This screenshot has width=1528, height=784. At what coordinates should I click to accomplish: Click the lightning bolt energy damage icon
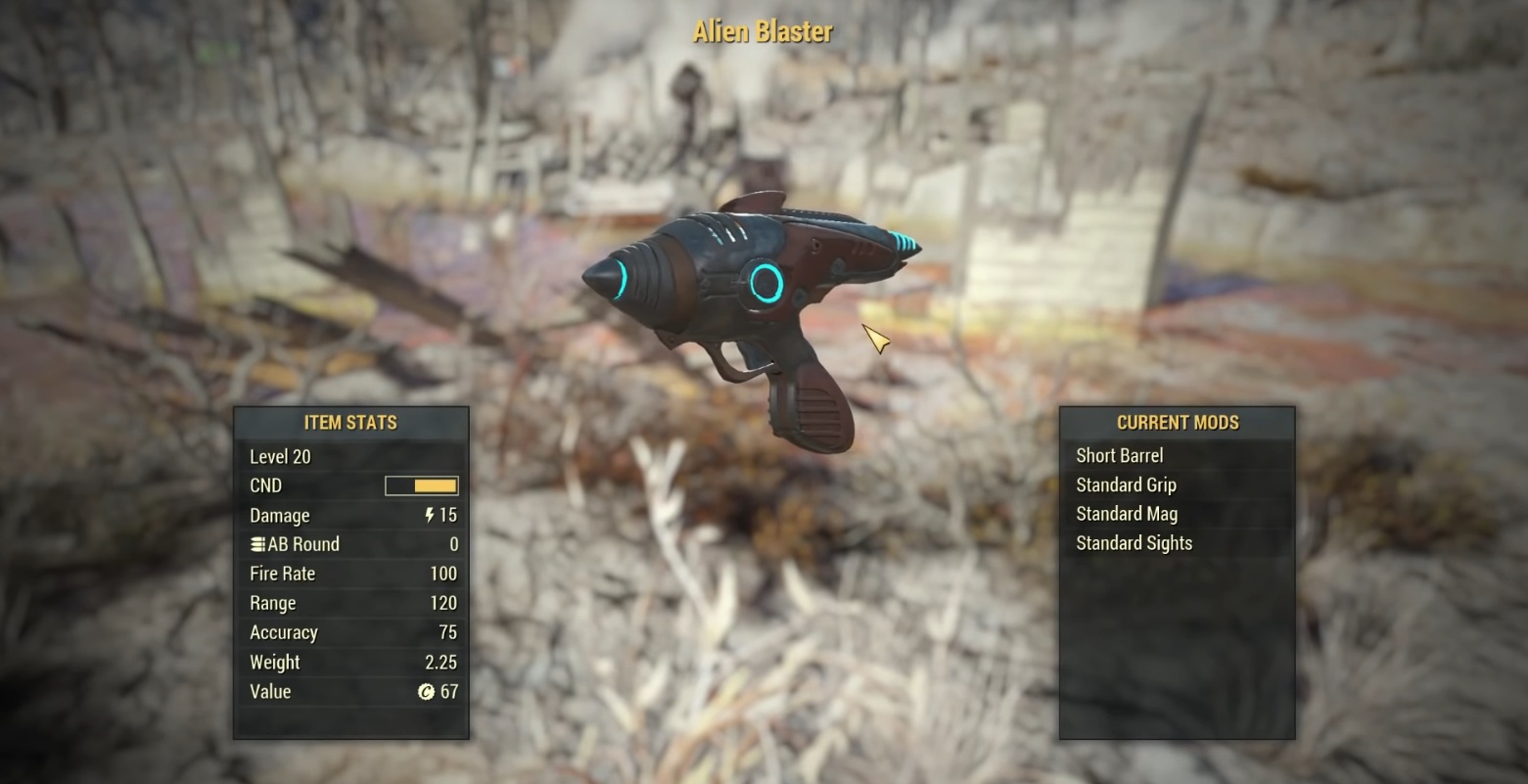click(x=428, y=515)
